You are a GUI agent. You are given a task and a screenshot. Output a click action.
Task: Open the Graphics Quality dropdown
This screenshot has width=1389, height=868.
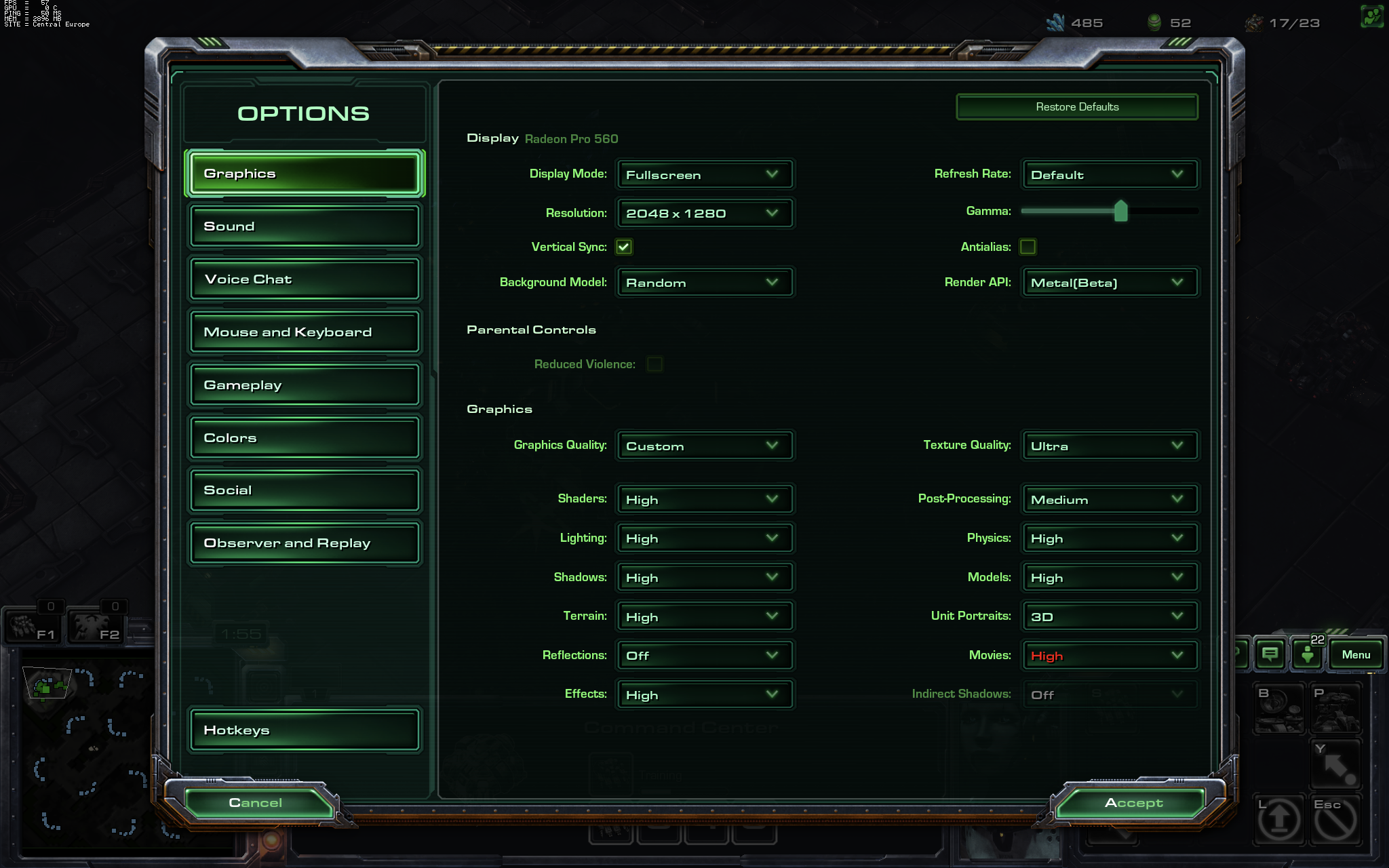tap(703, 446)
